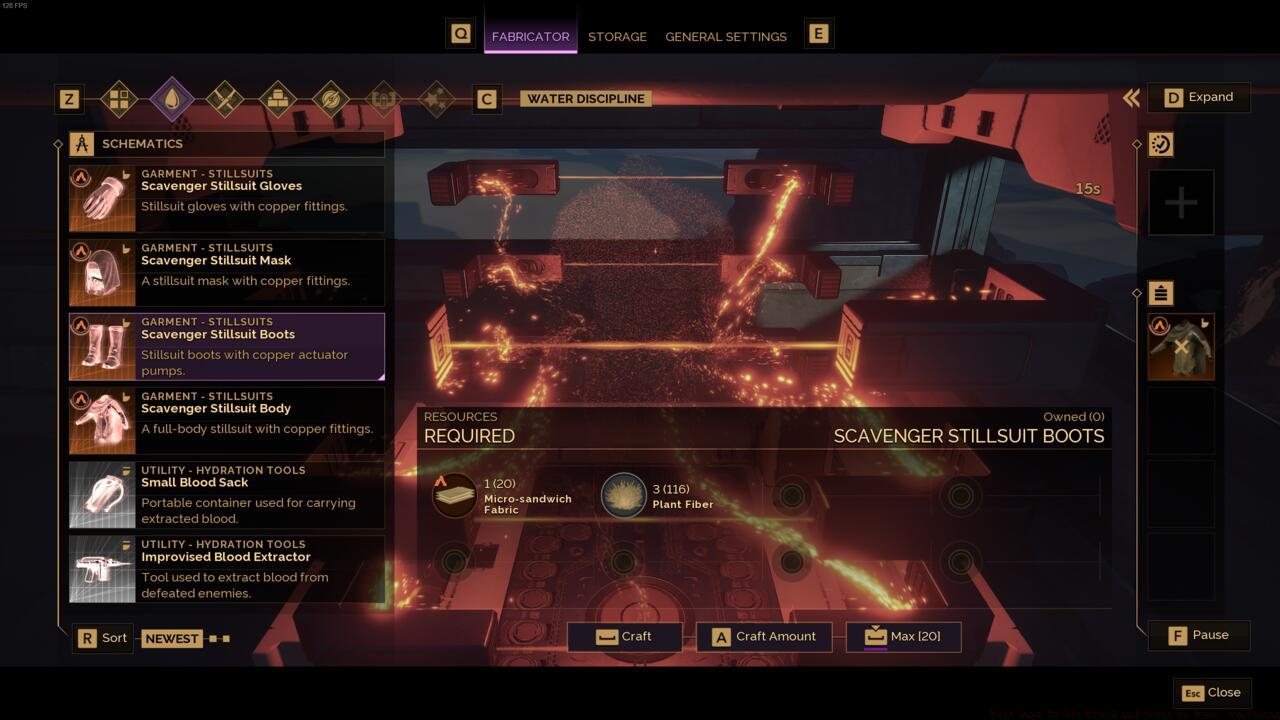
Task: Click the crafting queue timer icon
Action: tap(1160, 143)
